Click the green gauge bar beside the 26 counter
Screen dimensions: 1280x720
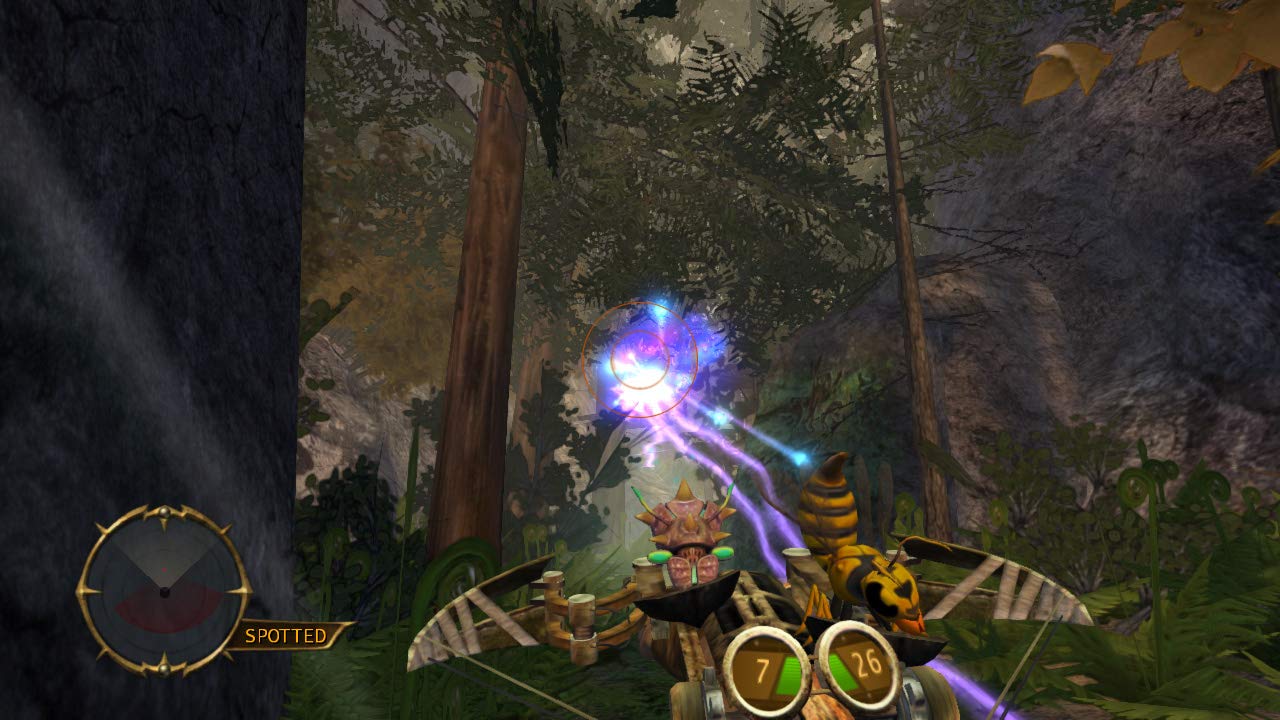pyautogui.click(x=839, y=669)
